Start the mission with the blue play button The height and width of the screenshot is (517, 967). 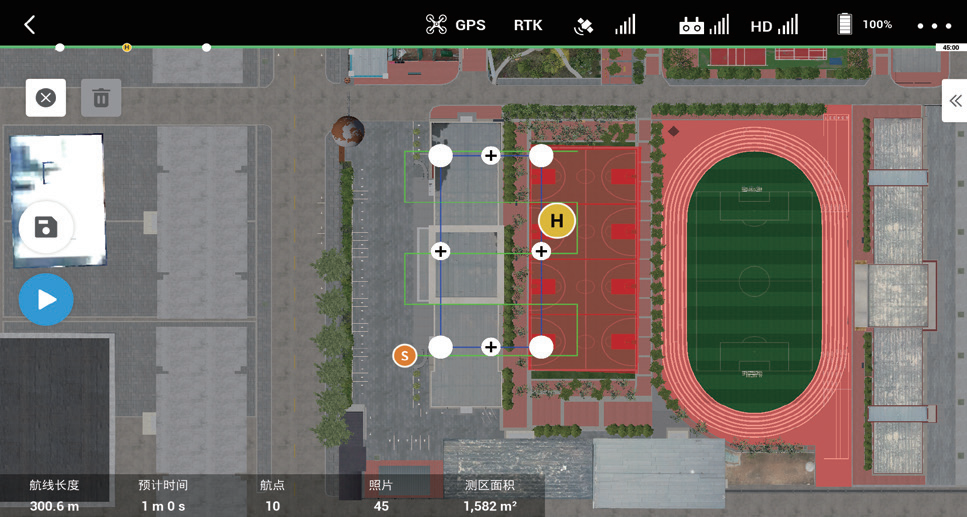point(46,299)
